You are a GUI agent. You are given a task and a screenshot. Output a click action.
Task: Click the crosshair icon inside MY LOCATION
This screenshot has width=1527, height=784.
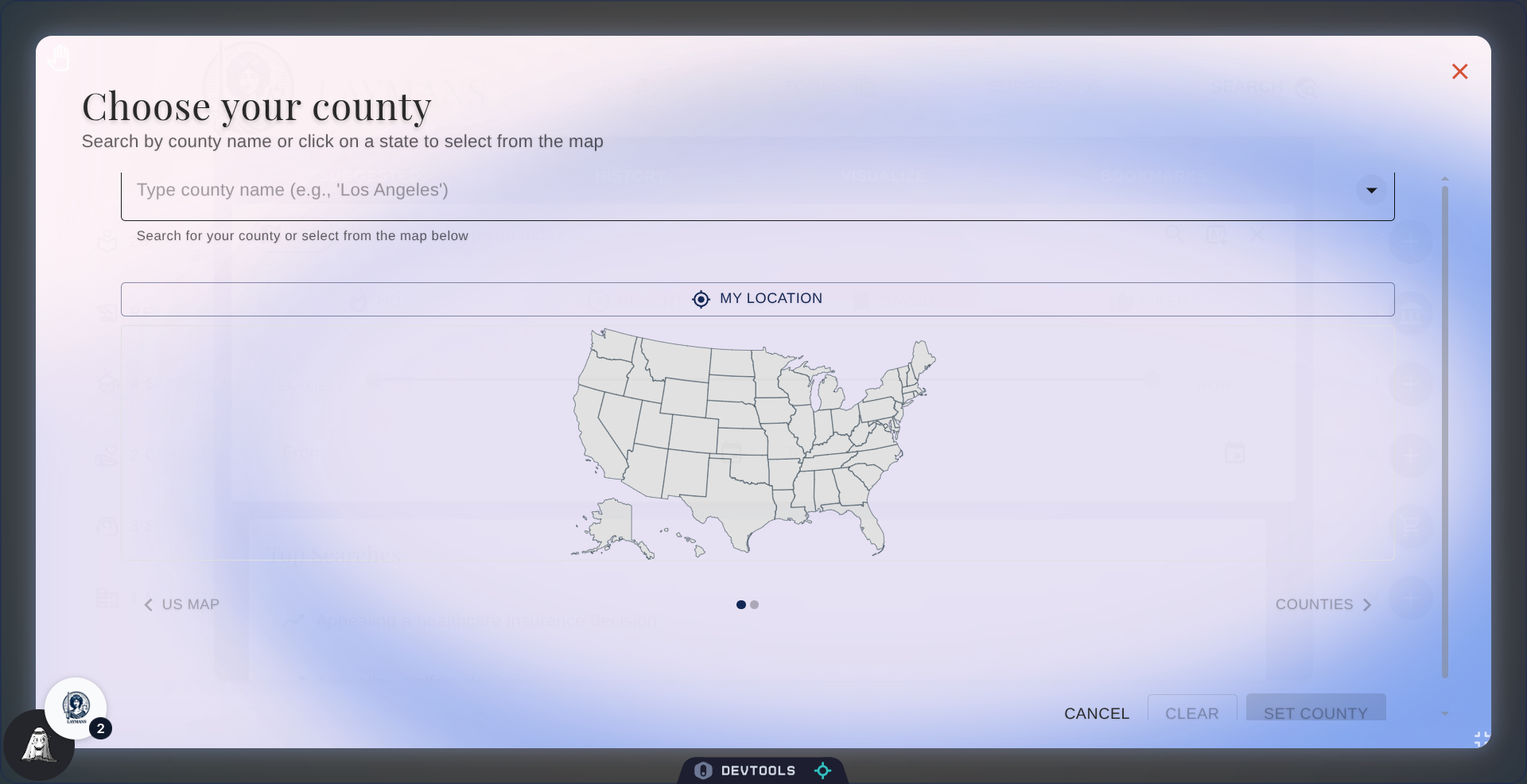tap(701, 299)
